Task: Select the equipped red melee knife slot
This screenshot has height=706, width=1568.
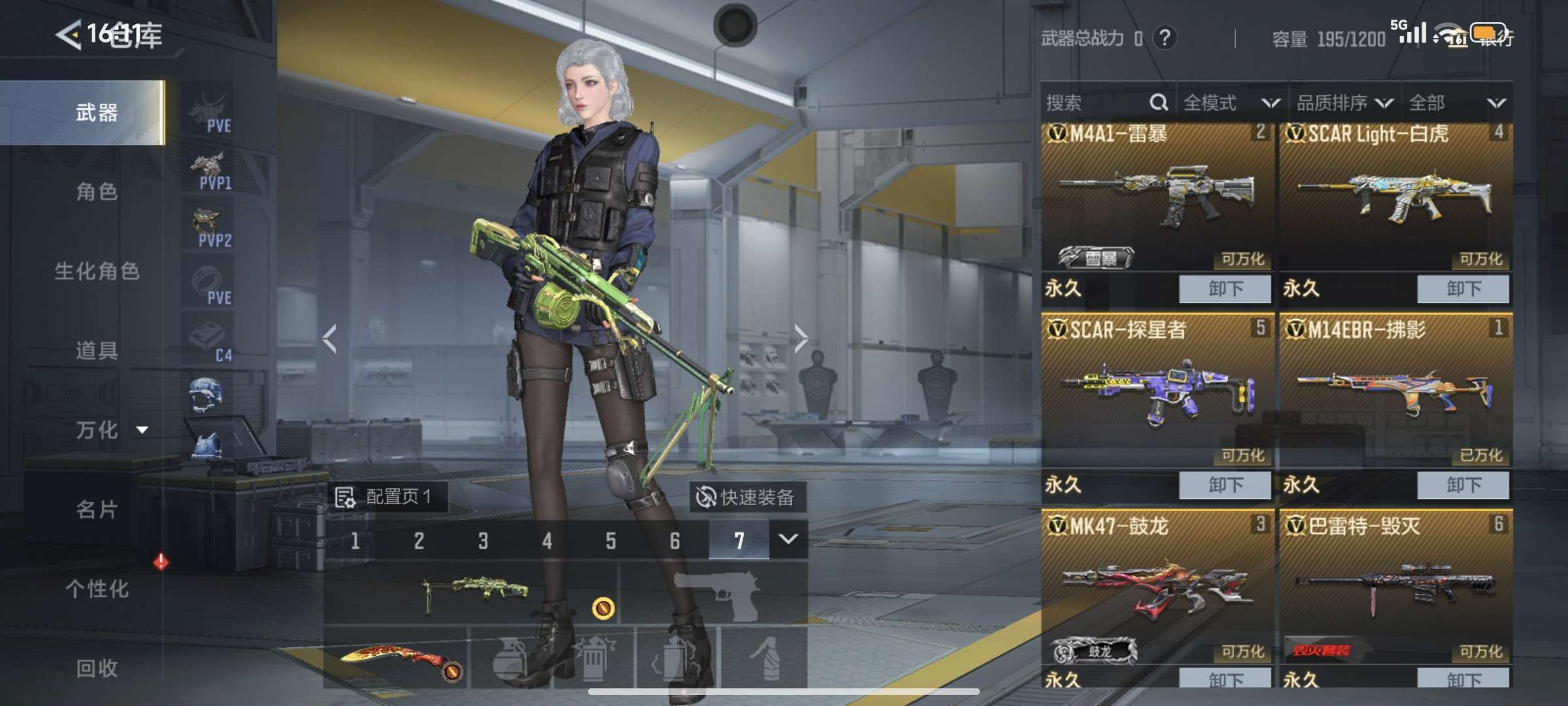Action: tap(396, 657)
